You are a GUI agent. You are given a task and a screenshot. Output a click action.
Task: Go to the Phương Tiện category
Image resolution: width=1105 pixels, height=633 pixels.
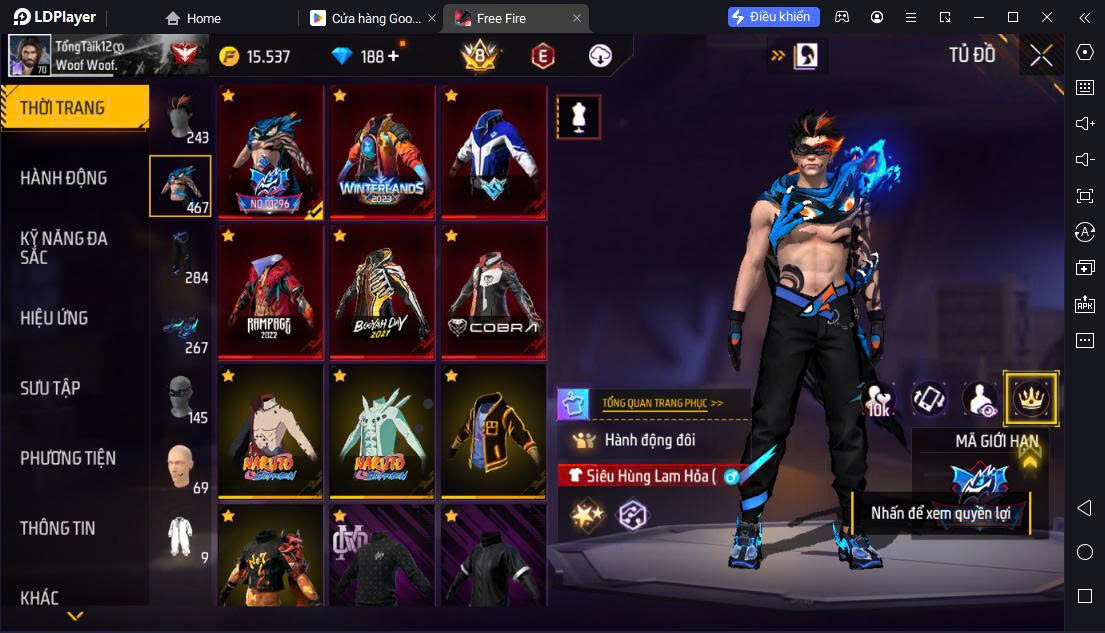[x=68, y=458]
